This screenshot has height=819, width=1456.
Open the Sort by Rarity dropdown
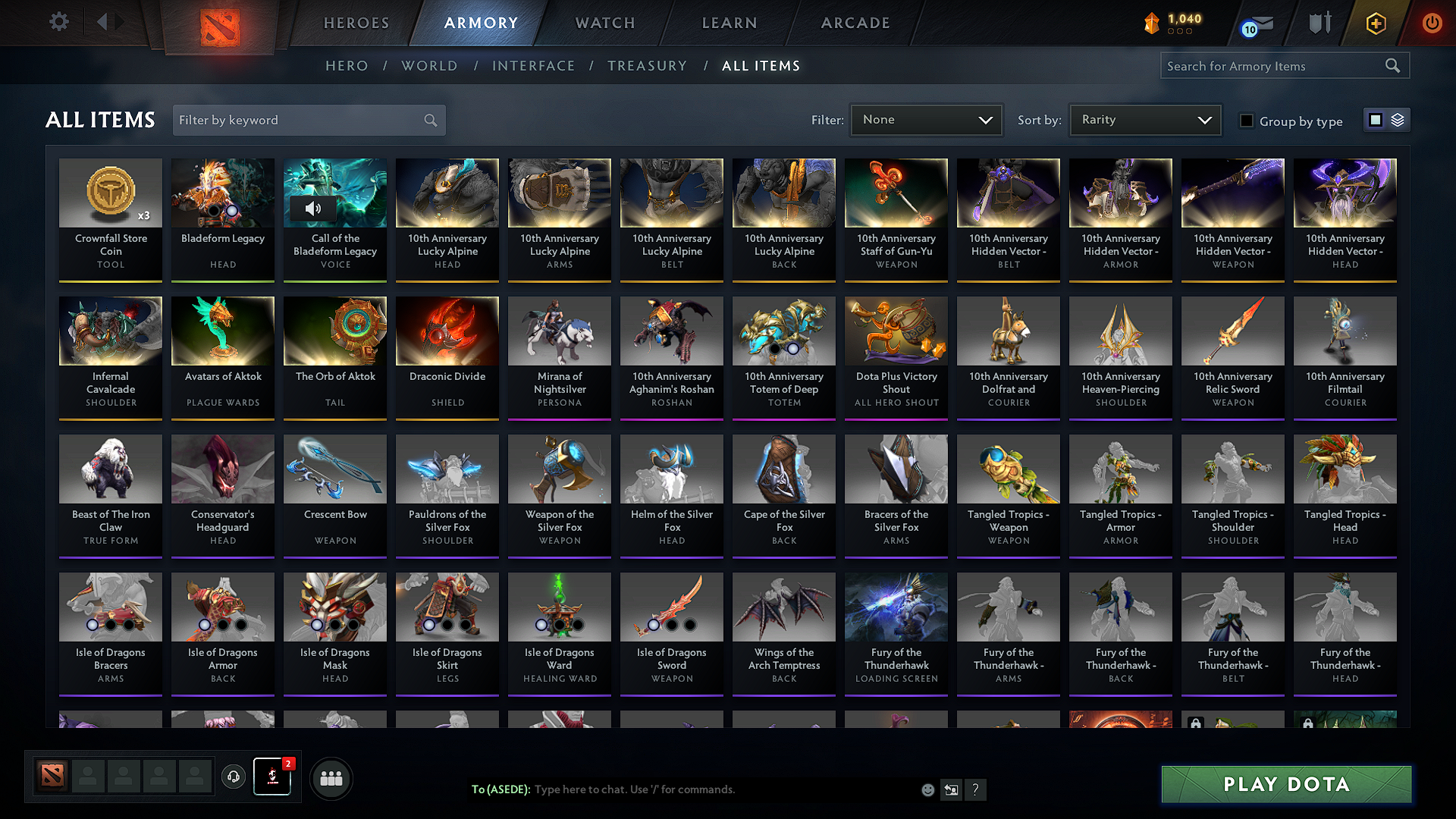(x=1144, y=120)
